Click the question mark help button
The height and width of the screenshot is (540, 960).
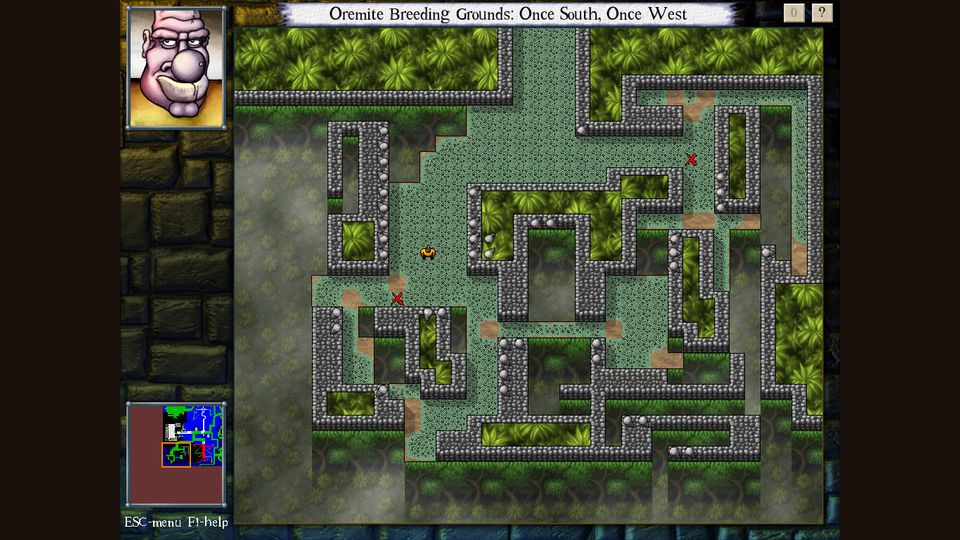pyautogui.click(x=822, y=13)
